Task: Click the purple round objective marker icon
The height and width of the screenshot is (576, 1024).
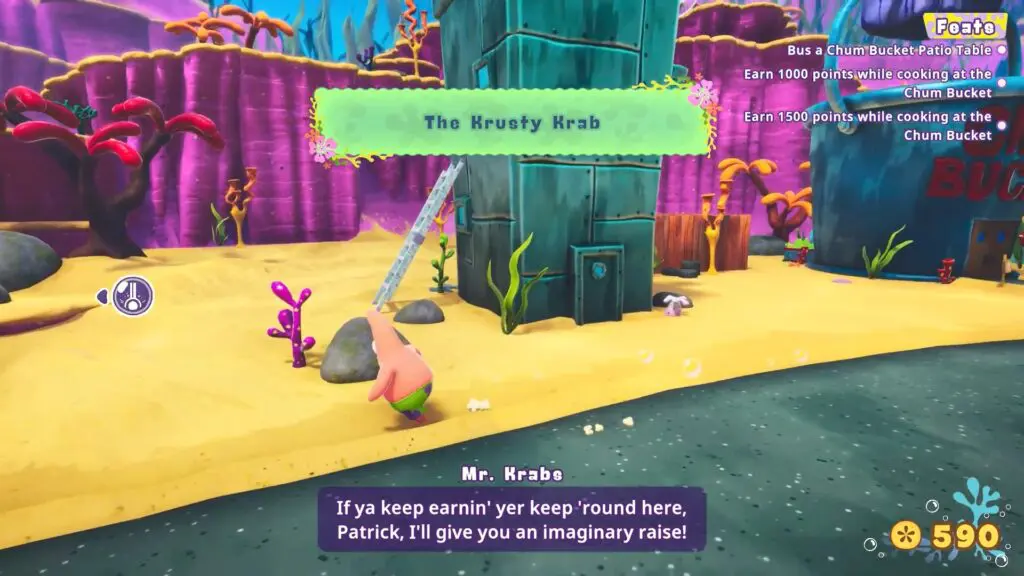Action: pyautogui.click(x=132, y=296)
